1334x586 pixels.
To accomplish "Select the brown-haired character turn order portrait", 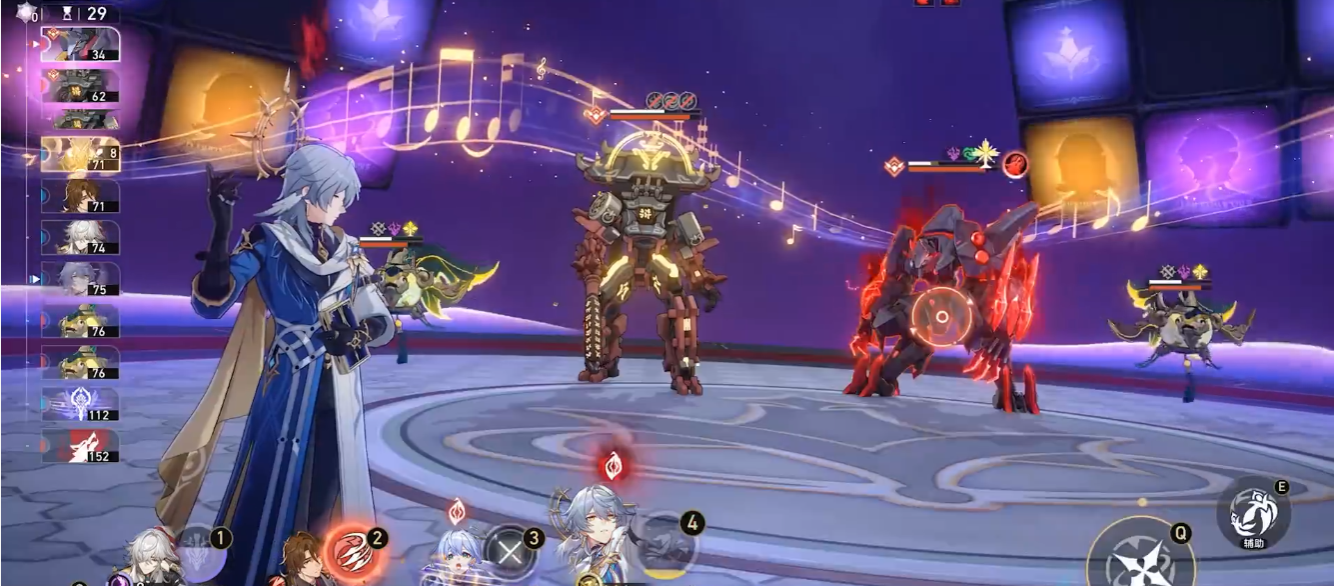I will (x=80, y=196).
